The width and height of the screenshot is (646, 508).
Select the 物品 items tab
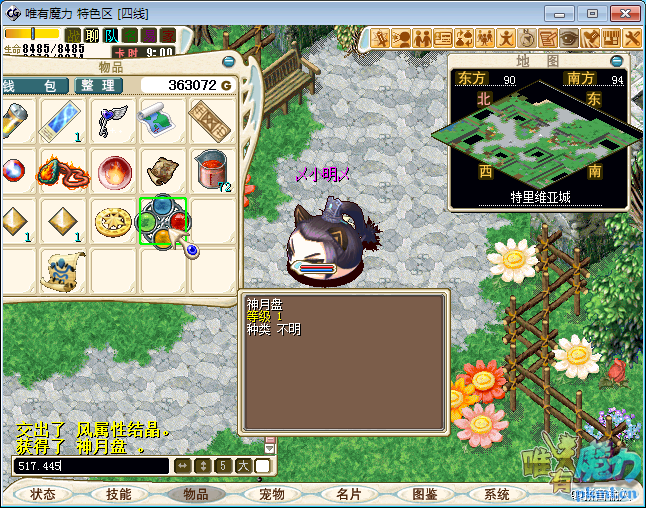(195, 494)
